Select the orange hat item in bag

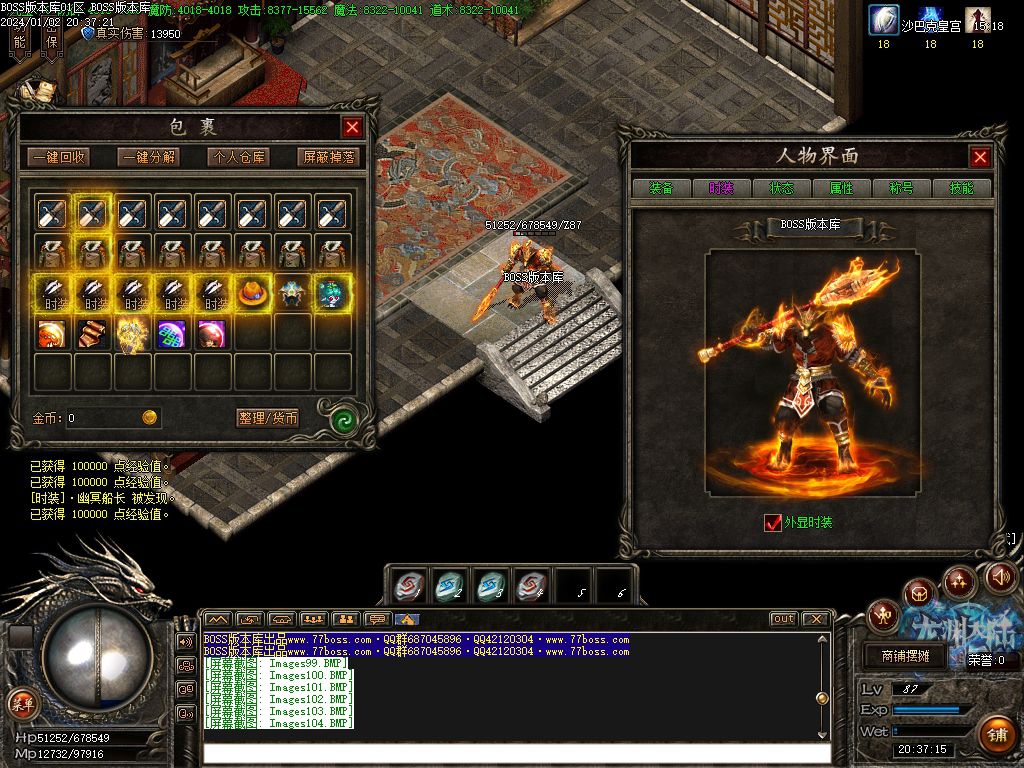pyautogui.click(x=251, y=292)
